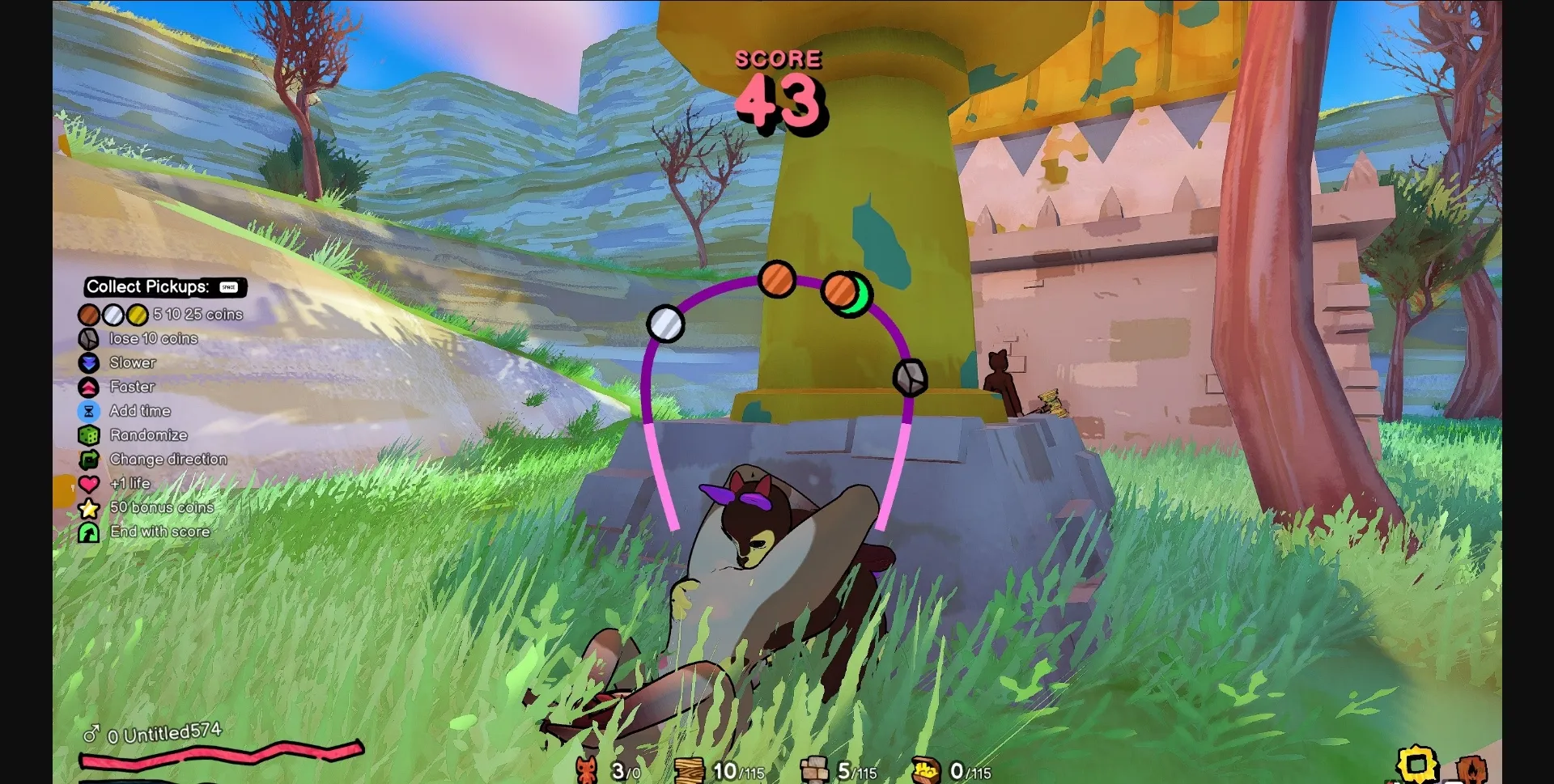Screen dimensions: 1554x784
Task: Click the pink 'Faster' arrow icon
Action: (89, 387)
